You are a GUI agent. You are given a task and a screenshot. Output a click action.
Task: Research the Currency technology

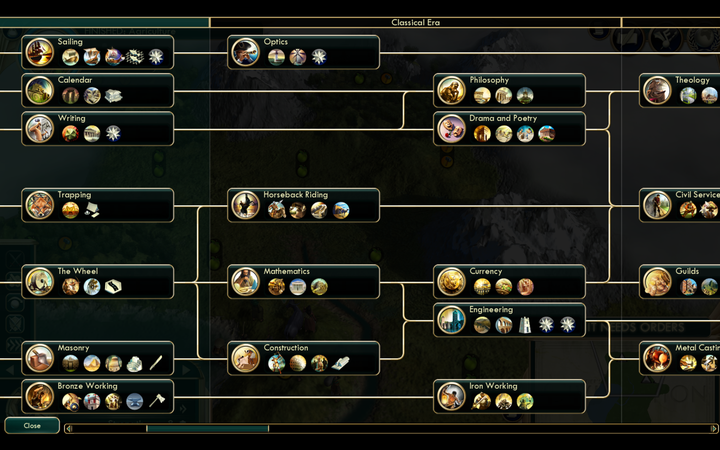[x=510, y=281]
